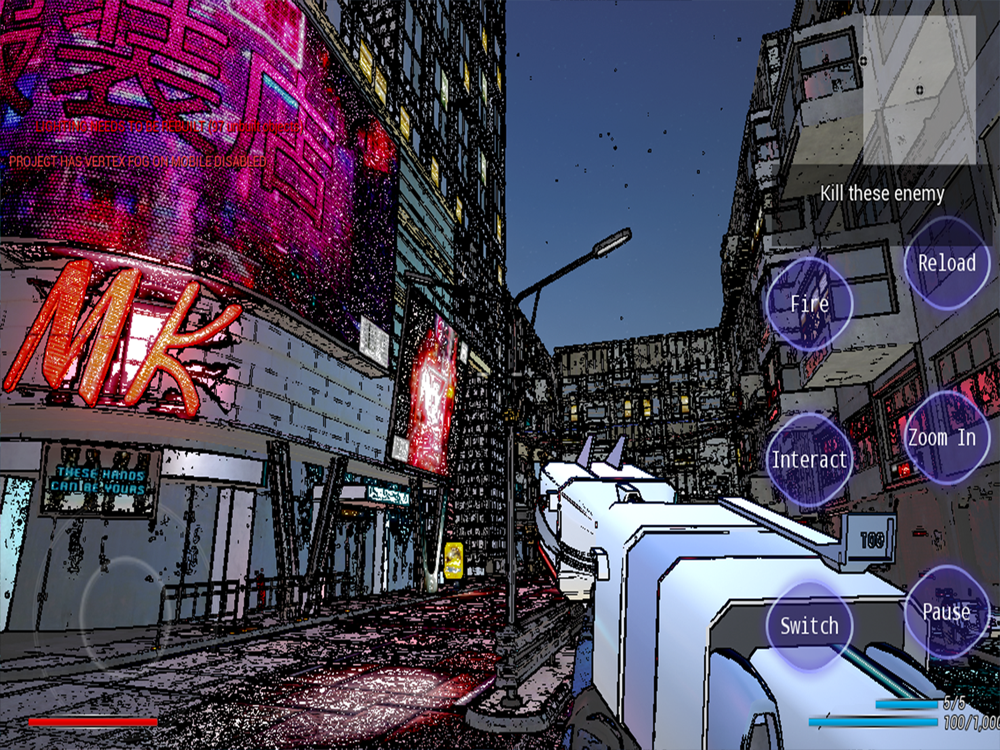The width and height of the screenshot is (1000, 750).
Task: Switch weapons with the Switch button
Action: click(809, 626)
